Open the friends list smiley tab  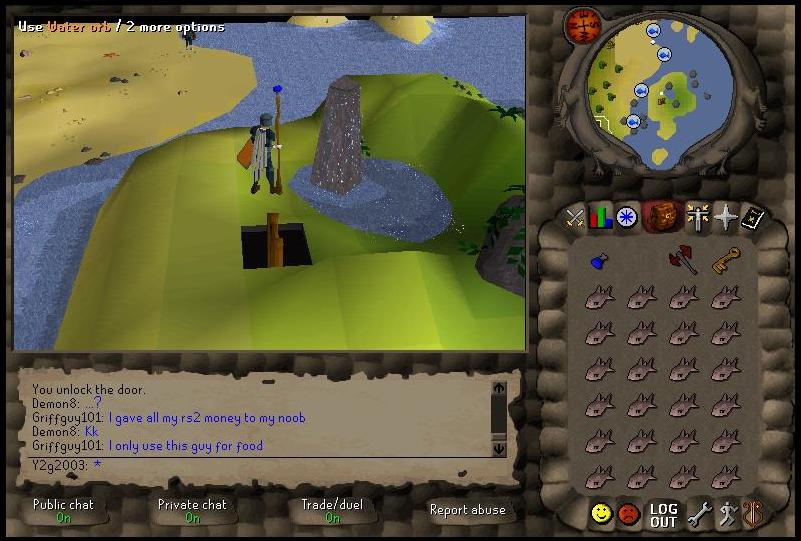pyautogui.click(x=601, y=514)
